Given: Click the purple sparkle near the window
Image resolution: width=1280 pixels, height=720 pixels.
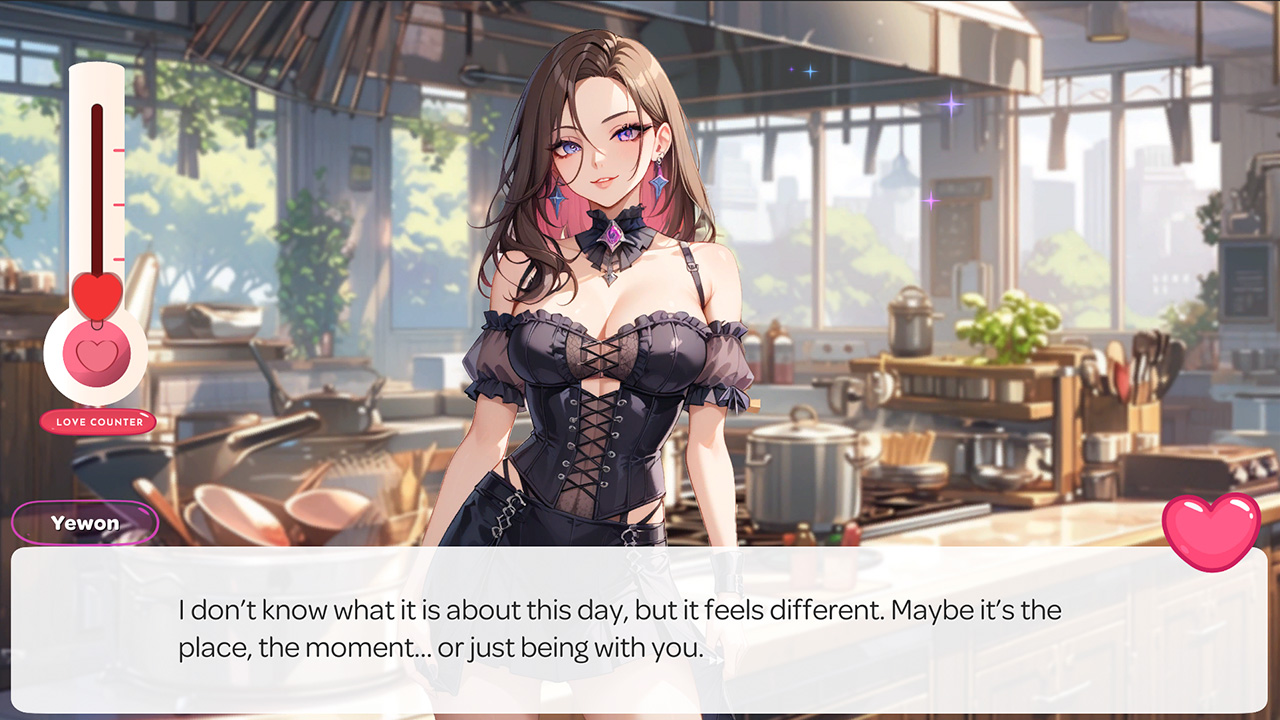Looking at the screenshot, I should click(x=952, y=104).
